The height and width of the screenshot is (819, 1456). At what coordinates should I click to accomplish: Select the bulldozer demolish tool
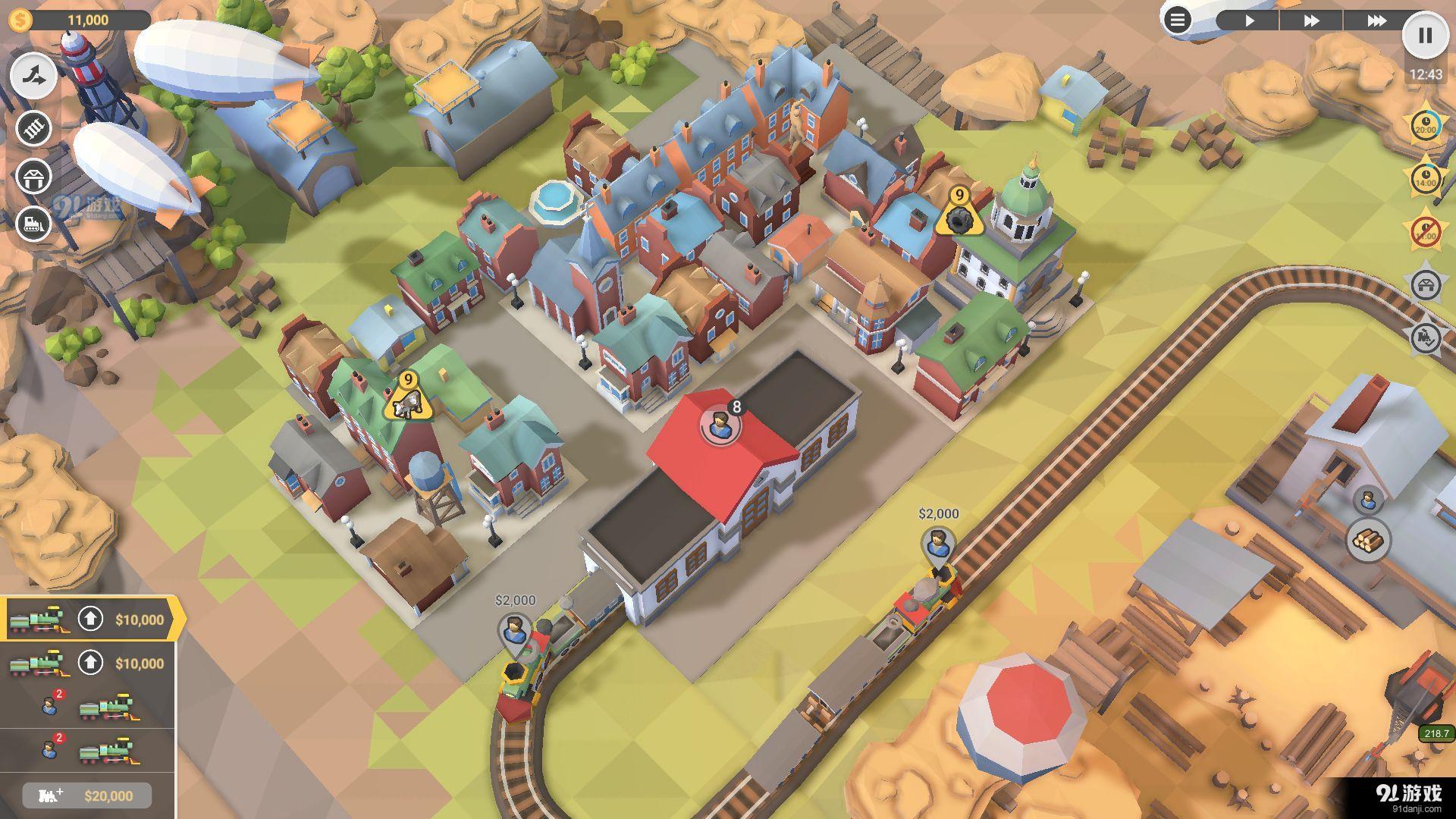click(34, 224)
